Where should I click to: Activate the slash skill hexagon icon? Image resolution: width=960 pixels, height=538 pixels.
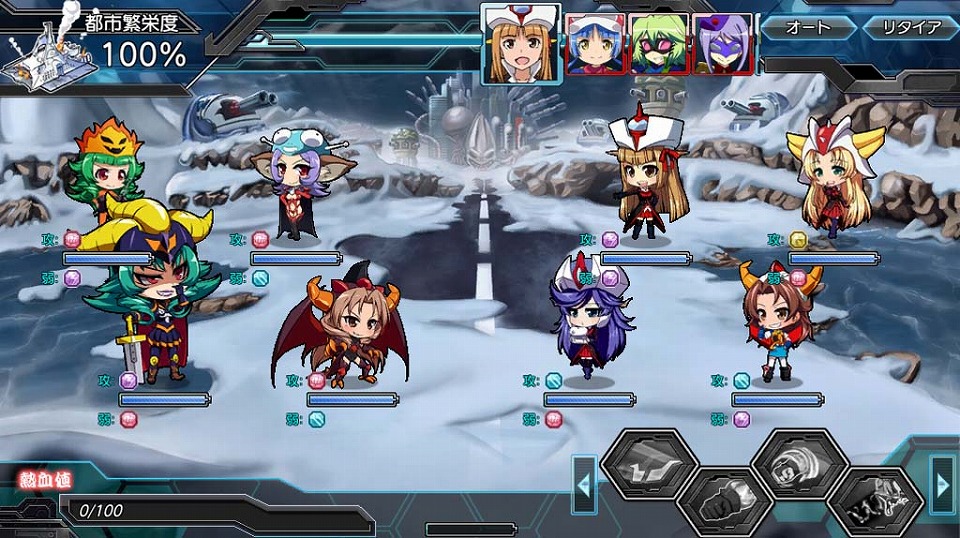(x=648, y=464)
